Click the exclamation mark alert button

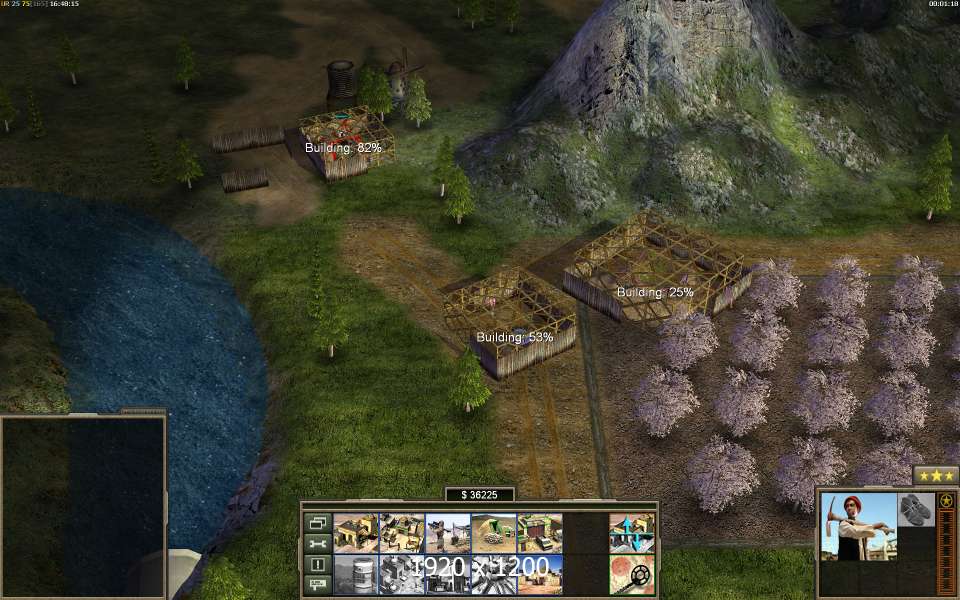[x=318, y=564]
